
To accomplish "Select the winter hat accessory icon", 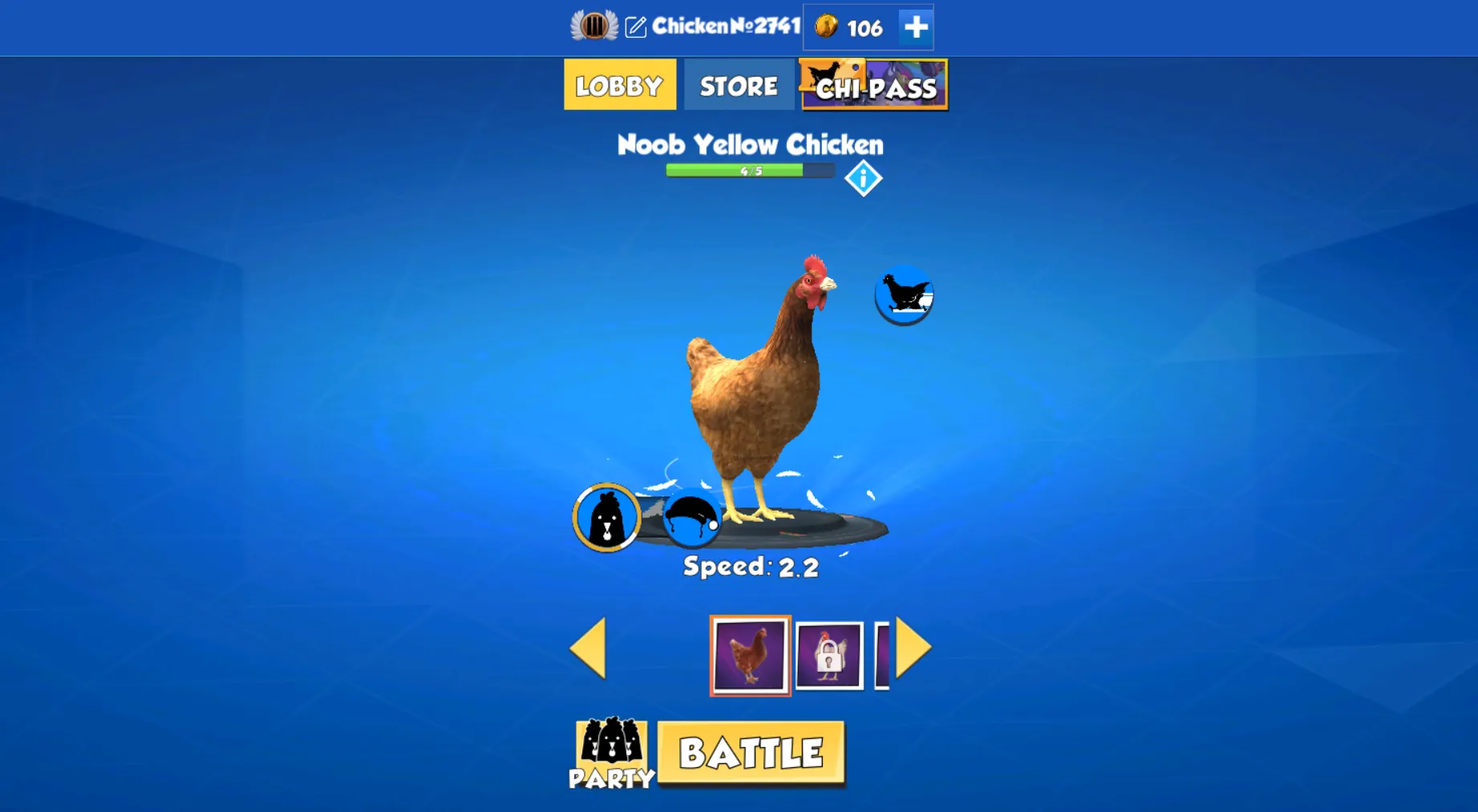I will pos(693,519).
